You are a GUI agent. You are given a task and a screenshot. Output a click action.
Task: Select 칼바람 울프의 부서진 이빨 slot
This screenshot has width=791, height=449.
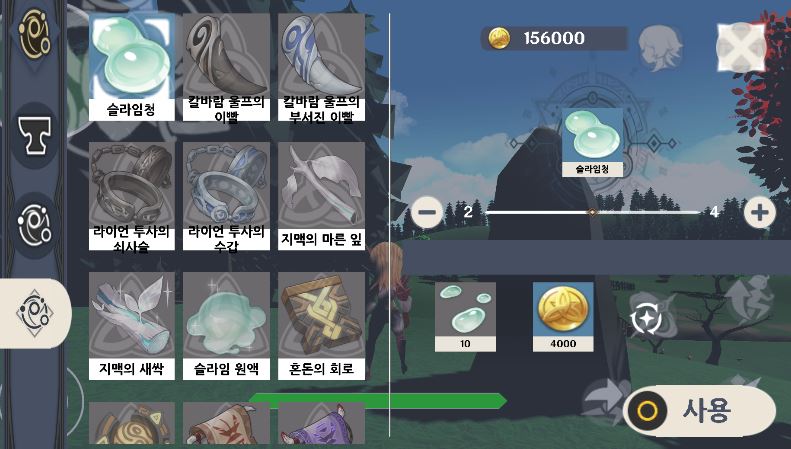pos(320,66)
